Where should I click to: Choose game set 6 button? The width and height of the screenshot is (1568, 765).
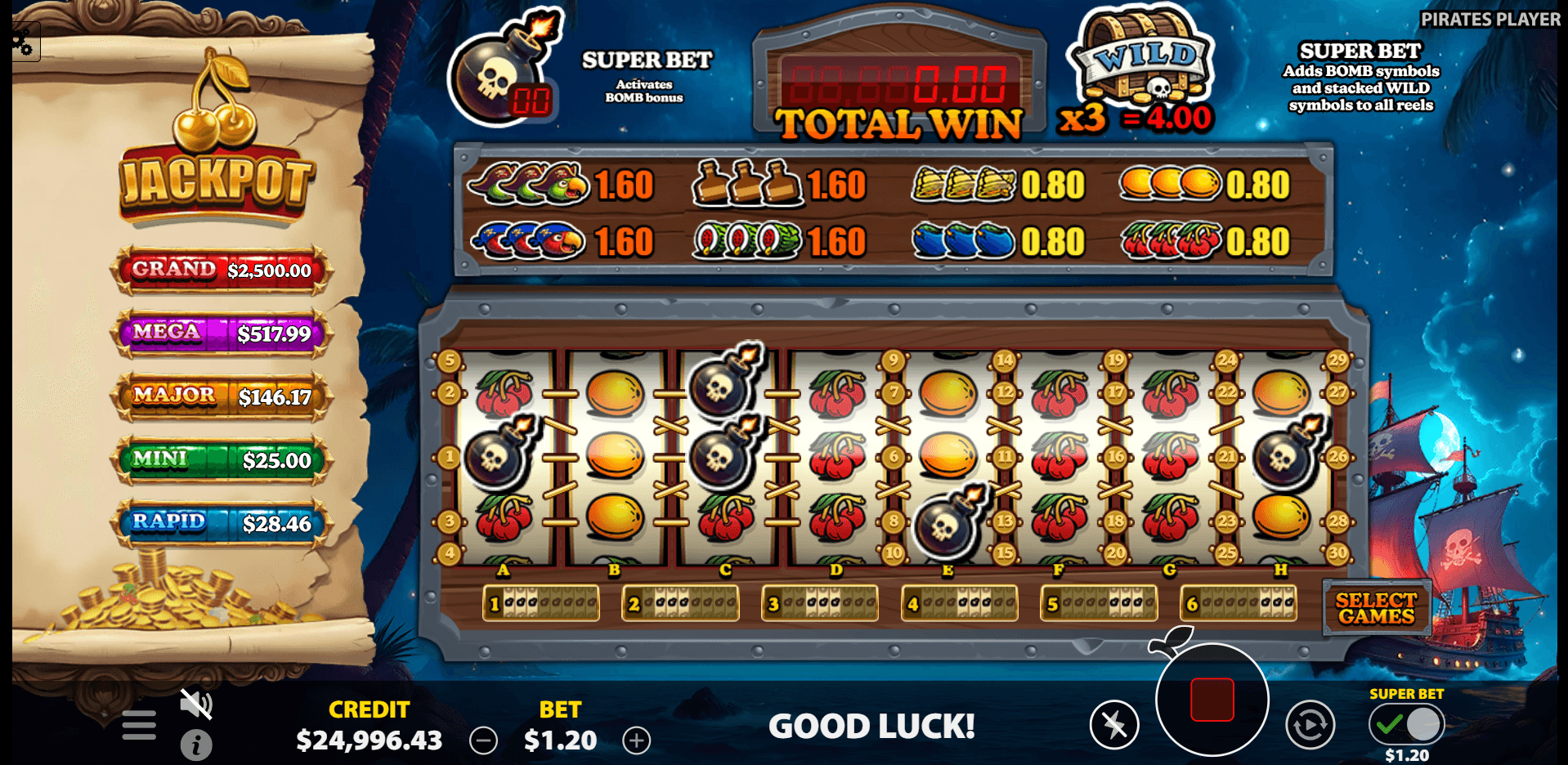coord(1239,604)
